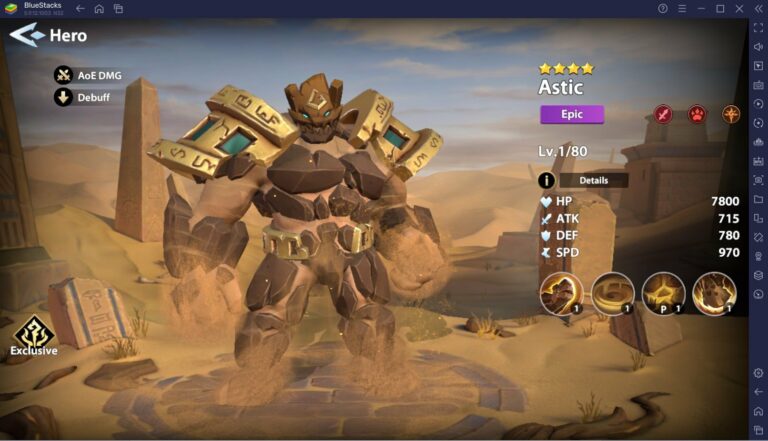Select the orange faction emblem icon
This screenshot has width=768, height=441.
click(731, 114)
